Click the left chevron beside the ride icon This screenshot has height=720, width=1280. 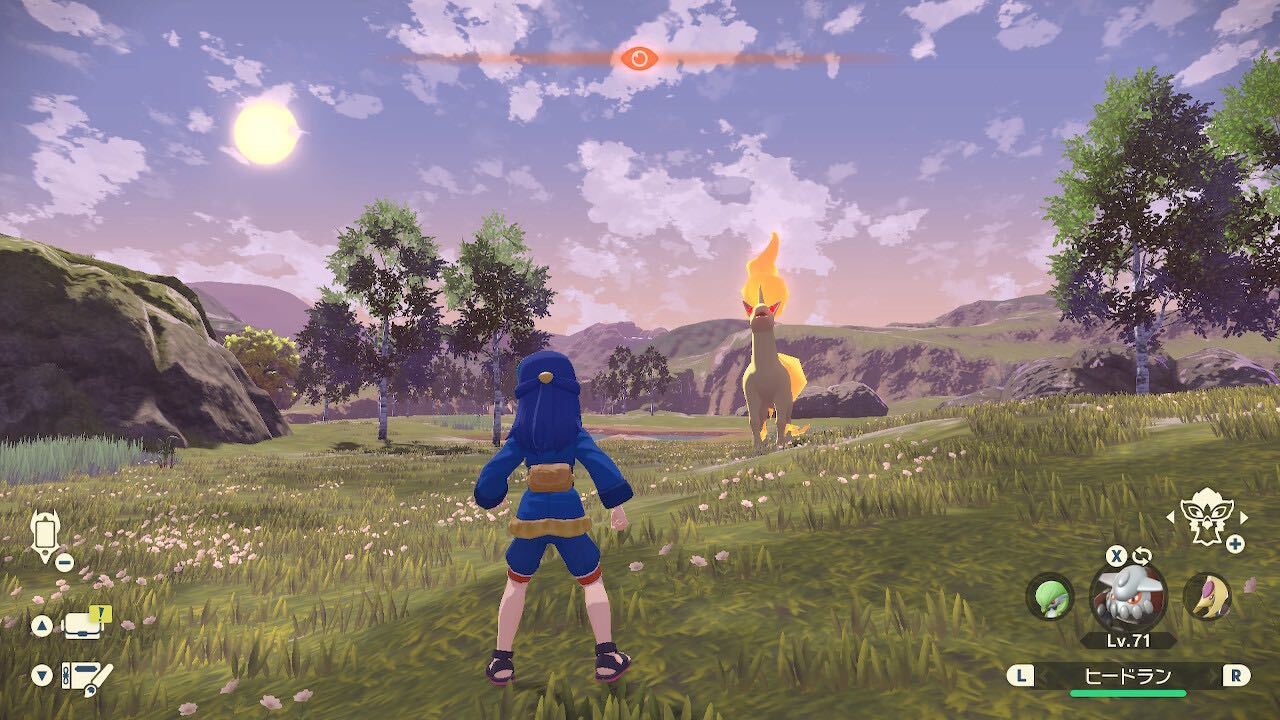coord(1172,518)
